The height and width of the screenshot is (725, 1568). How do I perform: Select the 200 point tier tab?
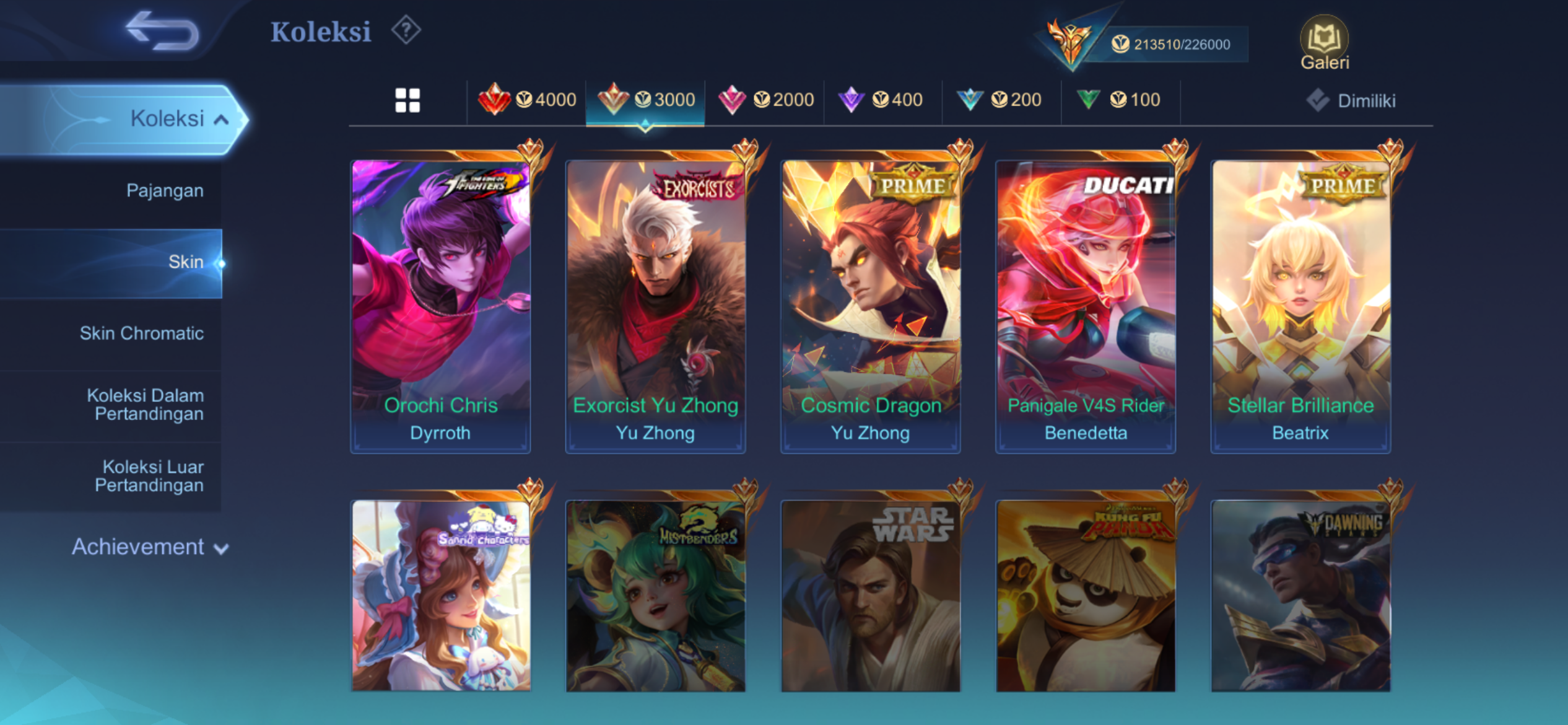(x=1000, y=100)
